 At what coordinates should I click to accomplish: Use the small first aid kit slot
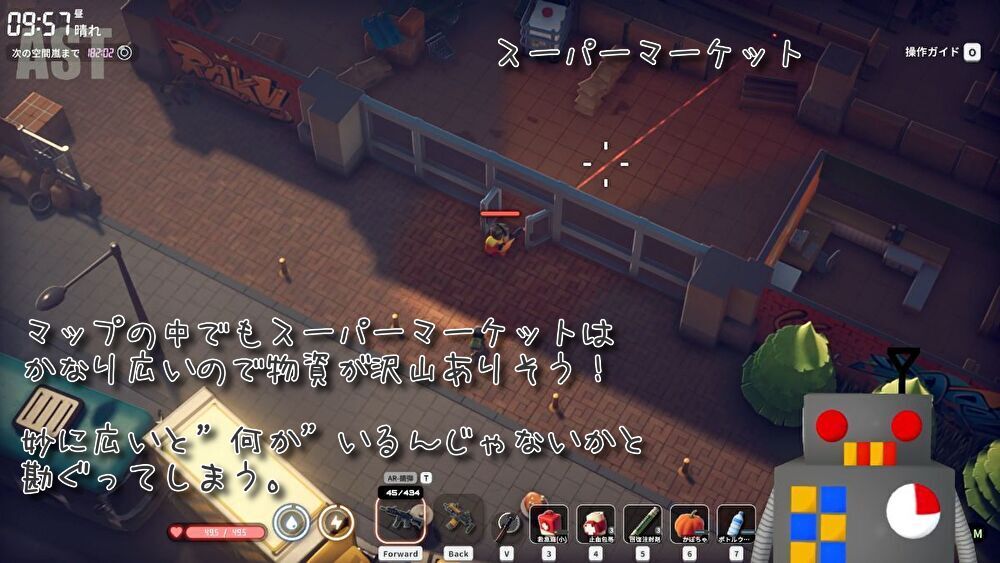548,523
